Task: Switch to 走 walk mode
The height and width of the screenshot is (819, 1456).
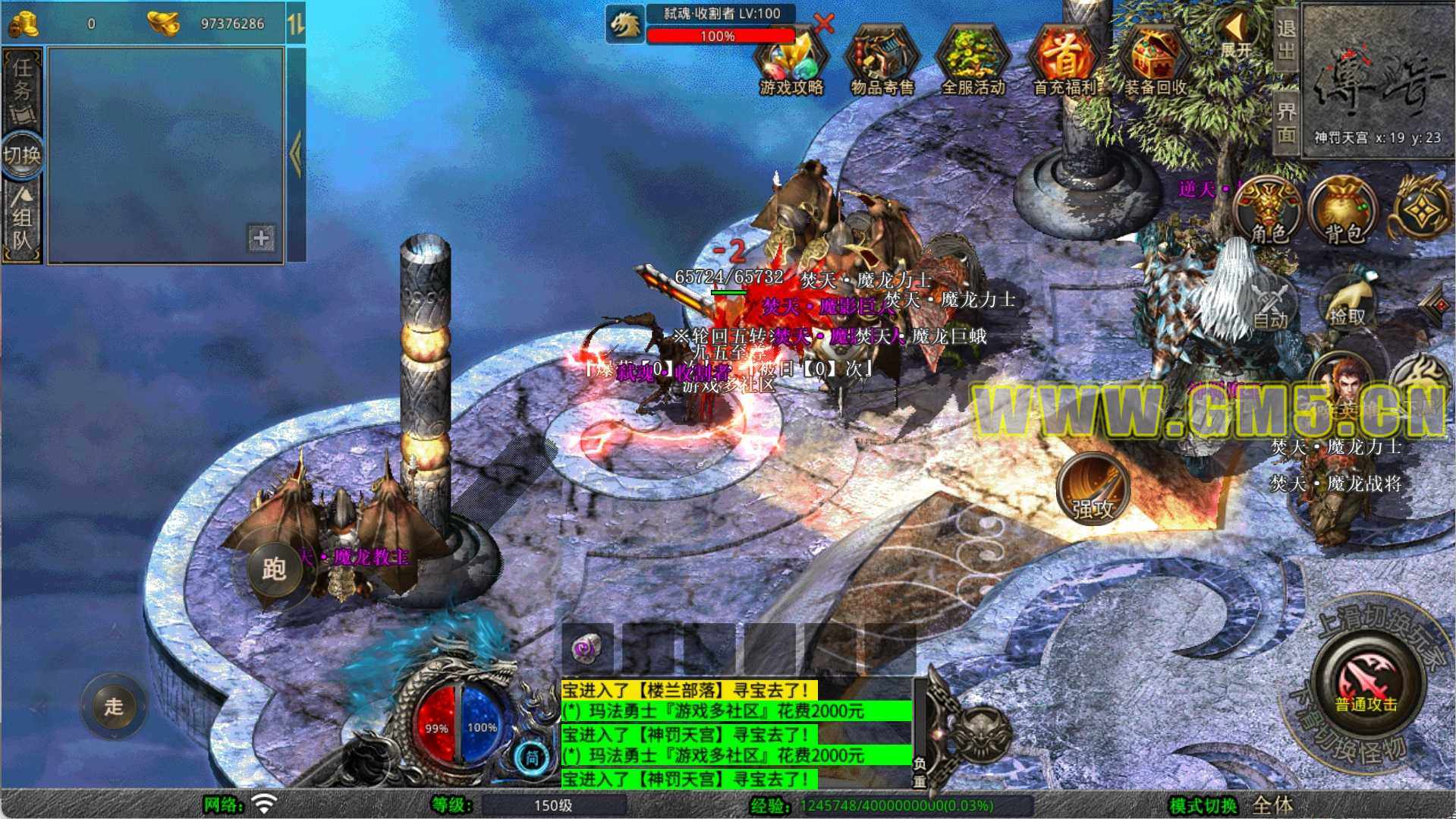Action: pyautogui.click(x=114, y=707)
